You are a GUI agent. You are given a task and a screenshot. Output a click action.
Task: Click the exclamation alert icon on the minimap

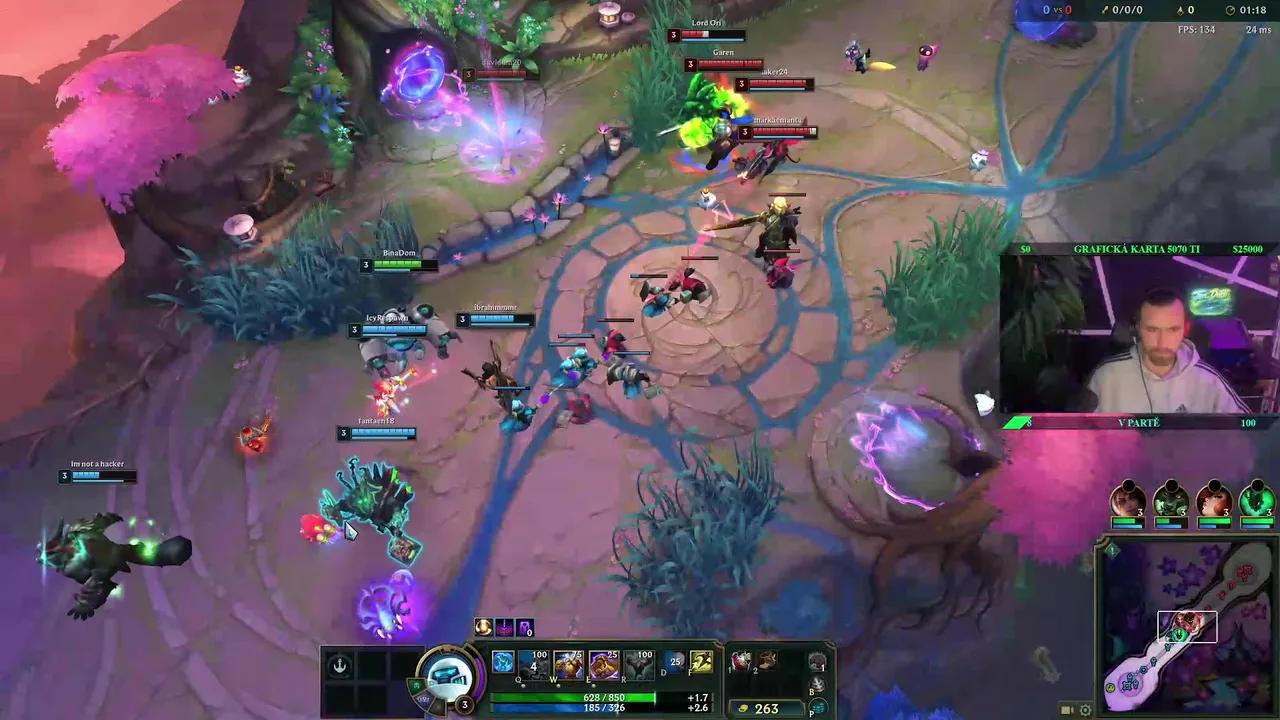(1112, 550)
